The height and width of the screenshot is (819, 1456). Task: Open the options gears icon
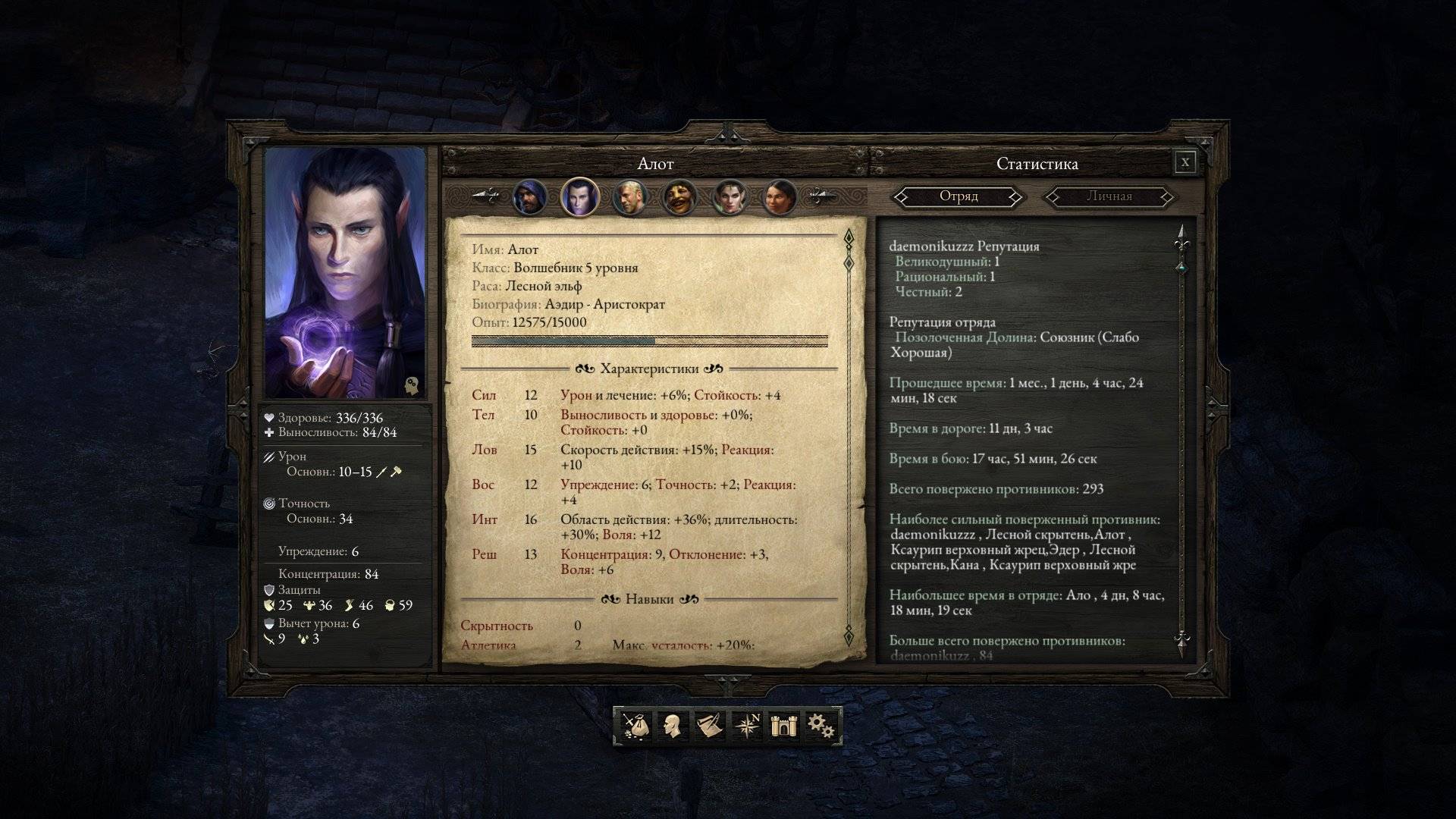coord(820,726)
